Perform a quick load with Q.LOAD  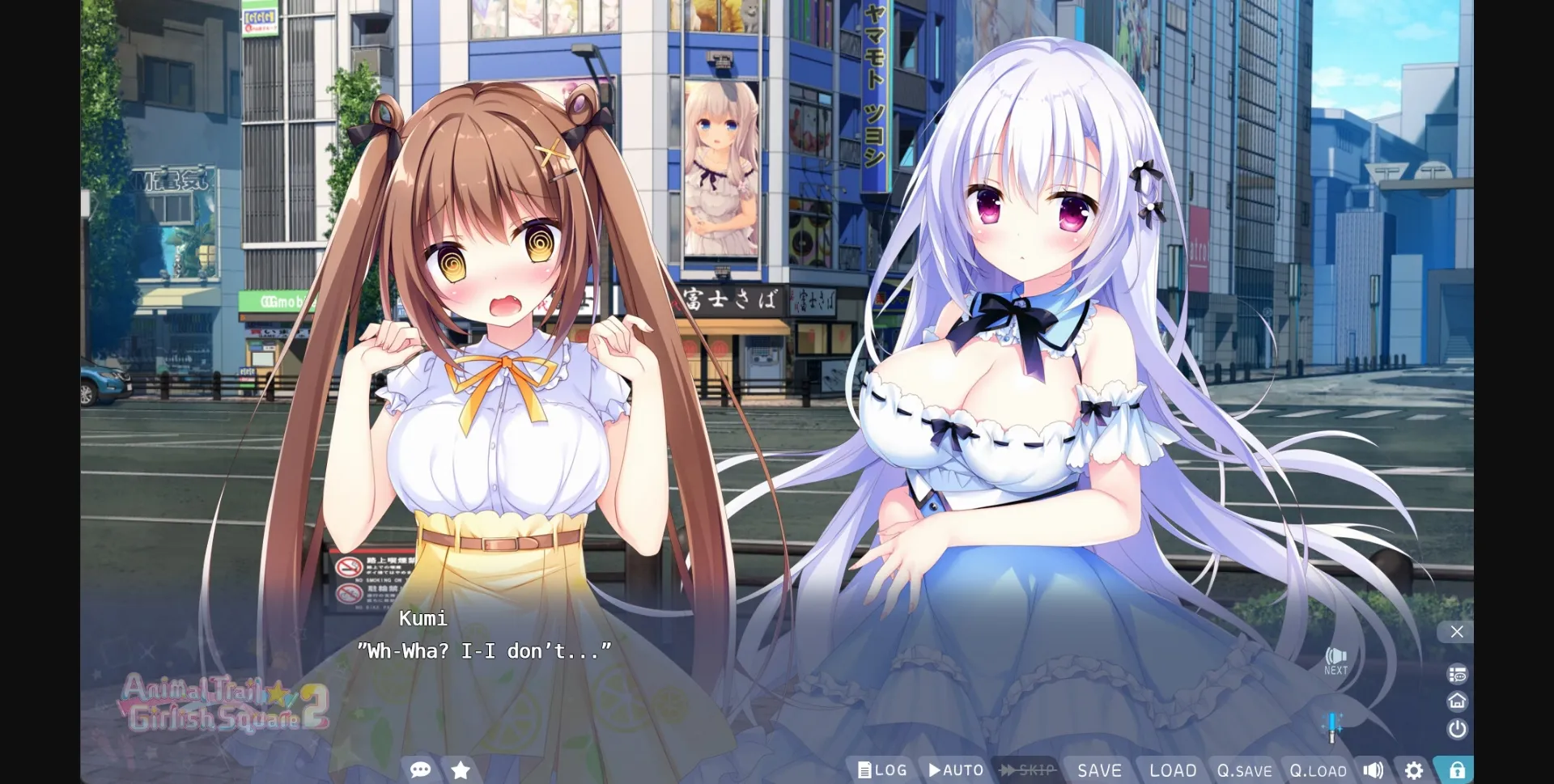1318,770
